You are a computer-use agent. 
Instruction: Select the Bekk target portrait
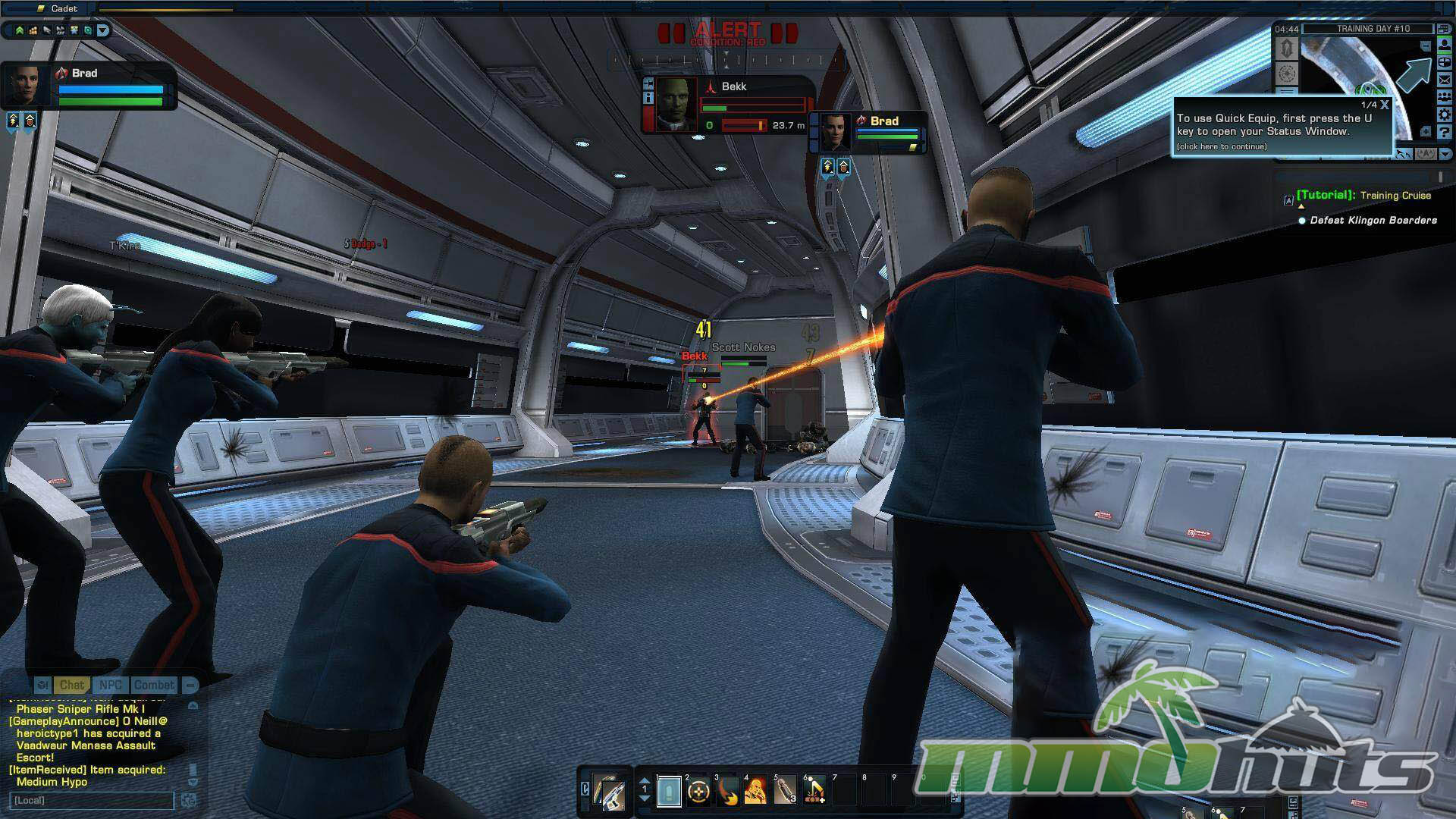point(676,104)
